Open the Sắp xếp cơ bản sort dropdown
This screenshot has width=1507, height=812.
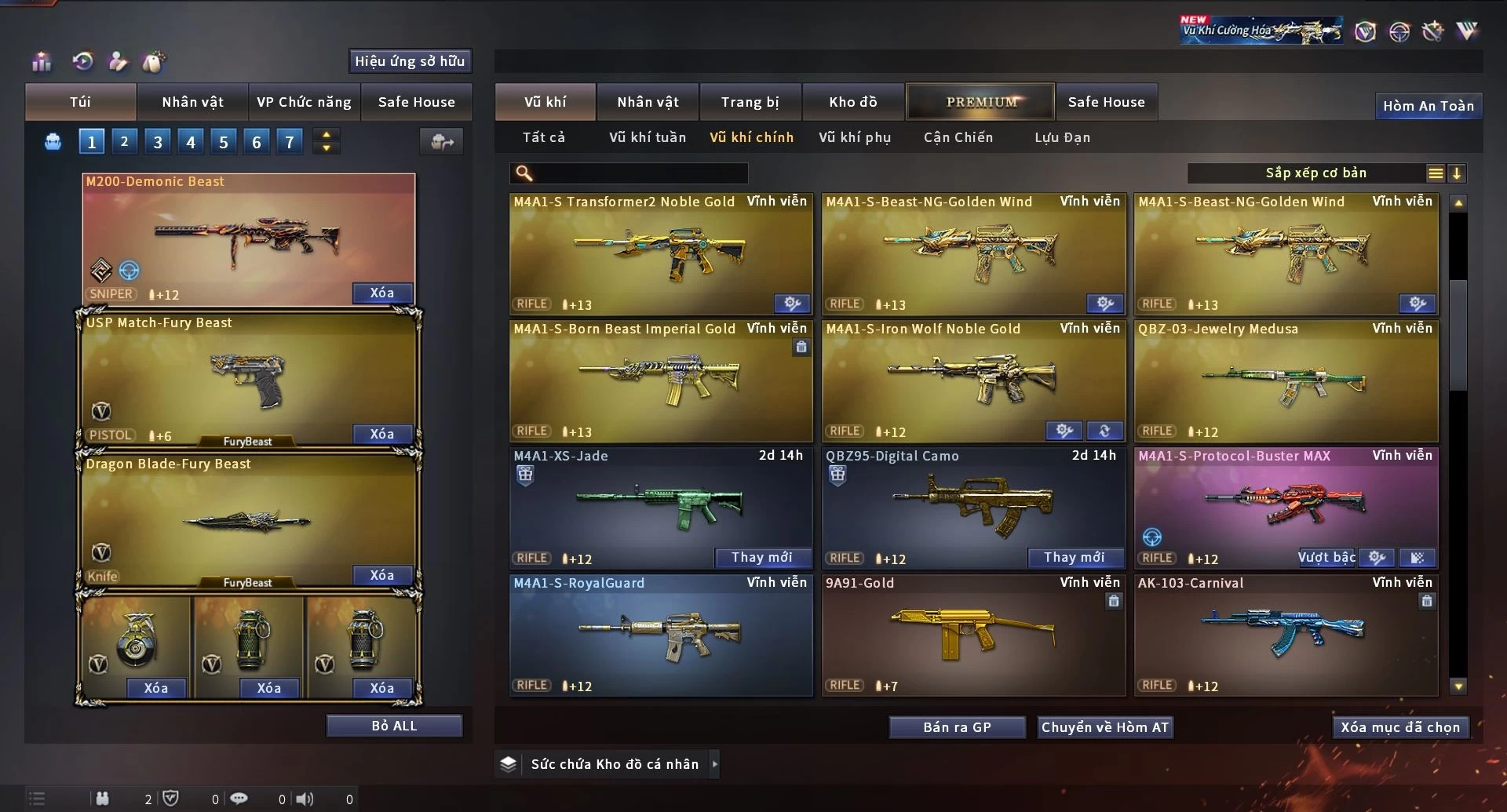[1315, 173]
